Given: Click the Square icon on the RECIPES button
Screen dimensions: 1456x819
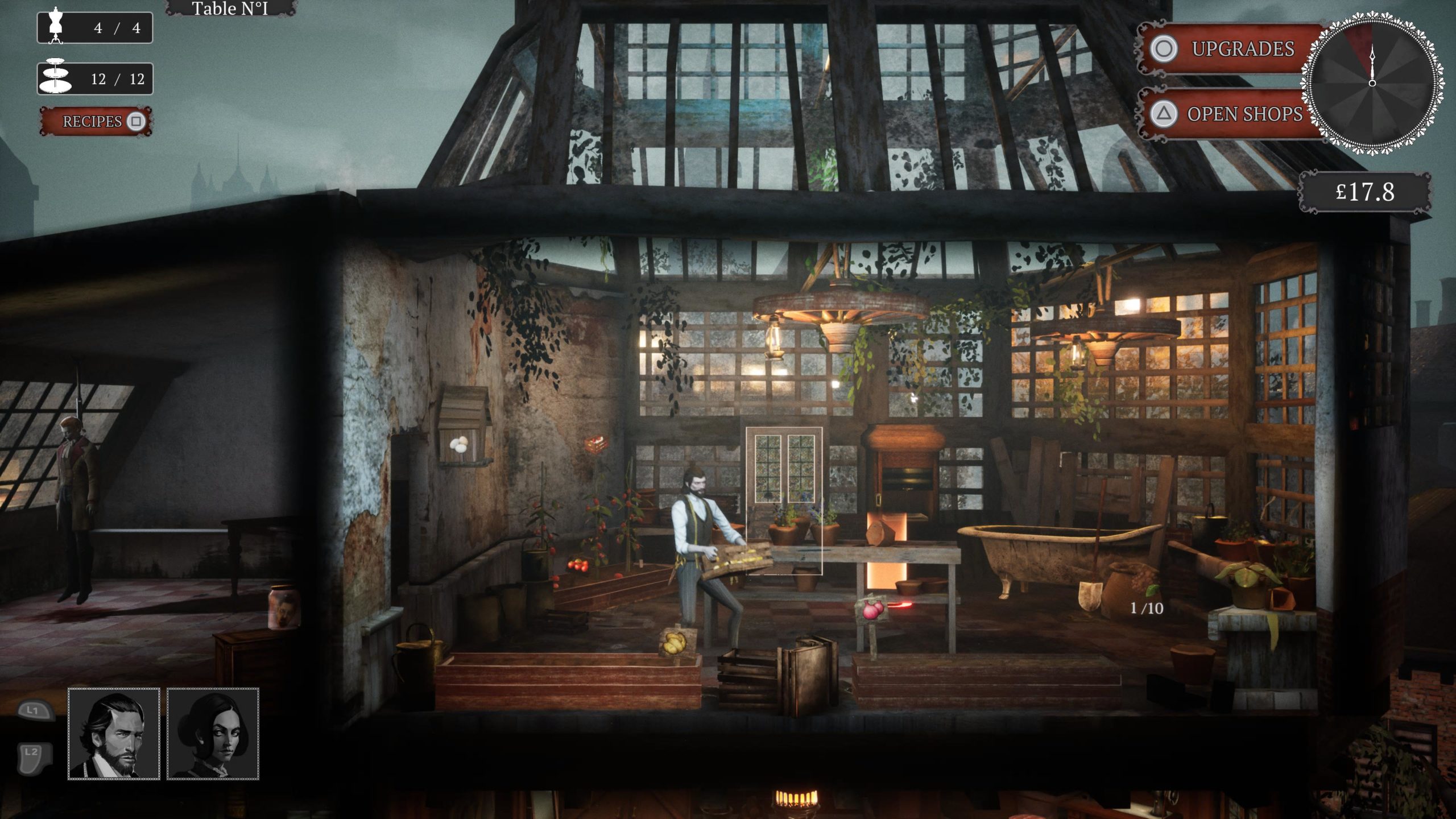Looking at the screenshot, I should (x=136, y=121).
